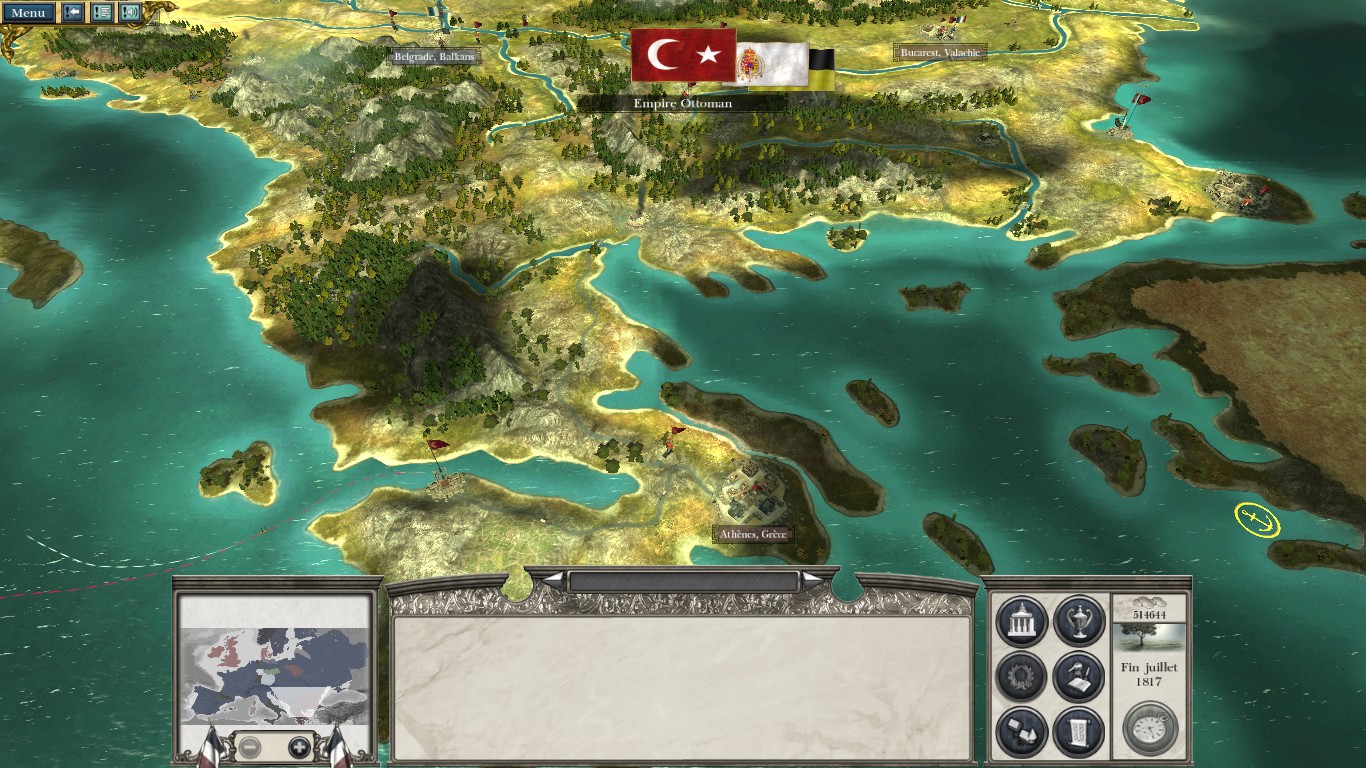End turn with the pocket watch
This screenshot has height=768, width=1366.
[x=1150, y=729]
